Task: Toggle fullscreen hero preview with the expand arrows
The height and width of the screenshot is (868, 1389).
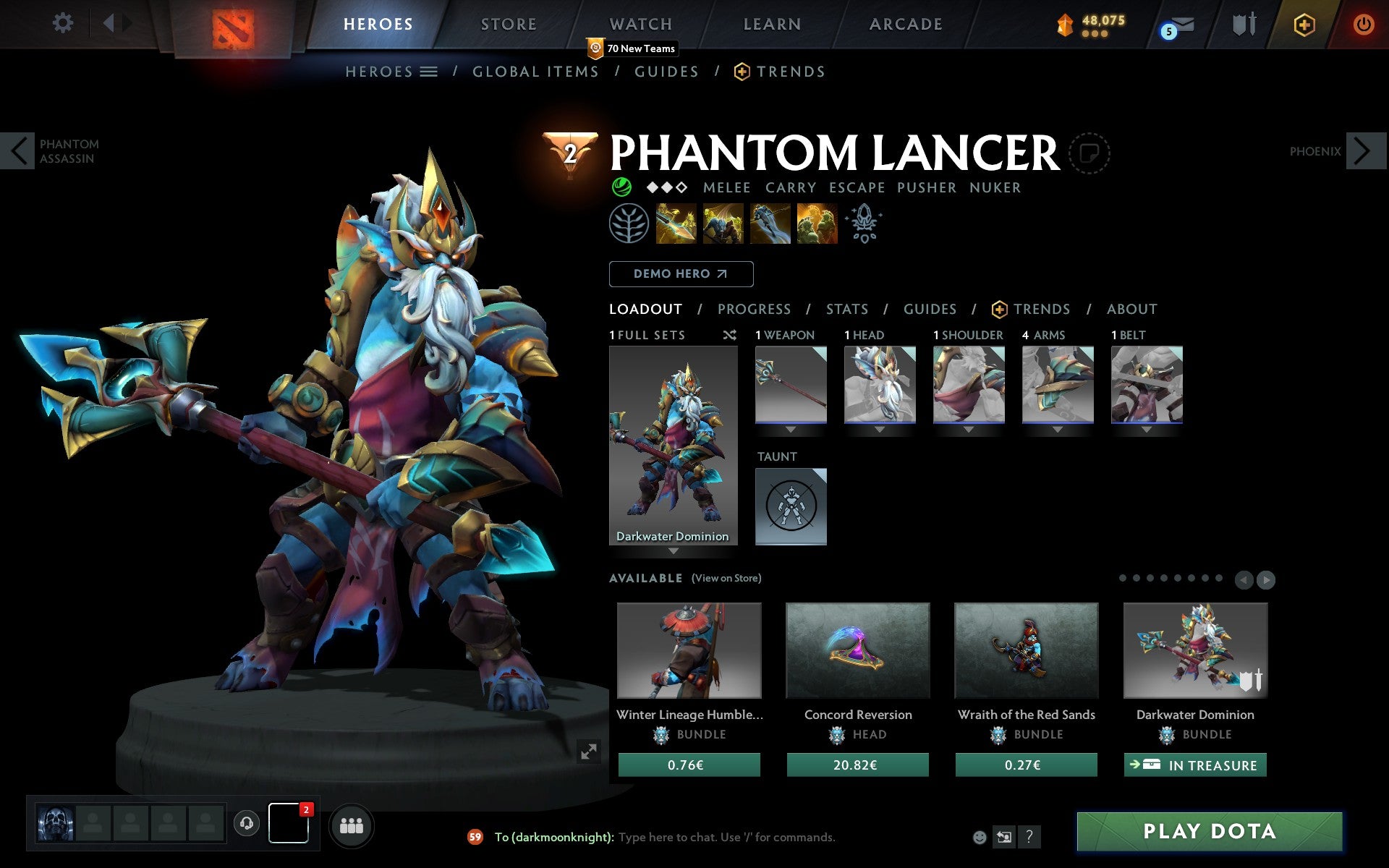Action: click(x=589, y=752)
